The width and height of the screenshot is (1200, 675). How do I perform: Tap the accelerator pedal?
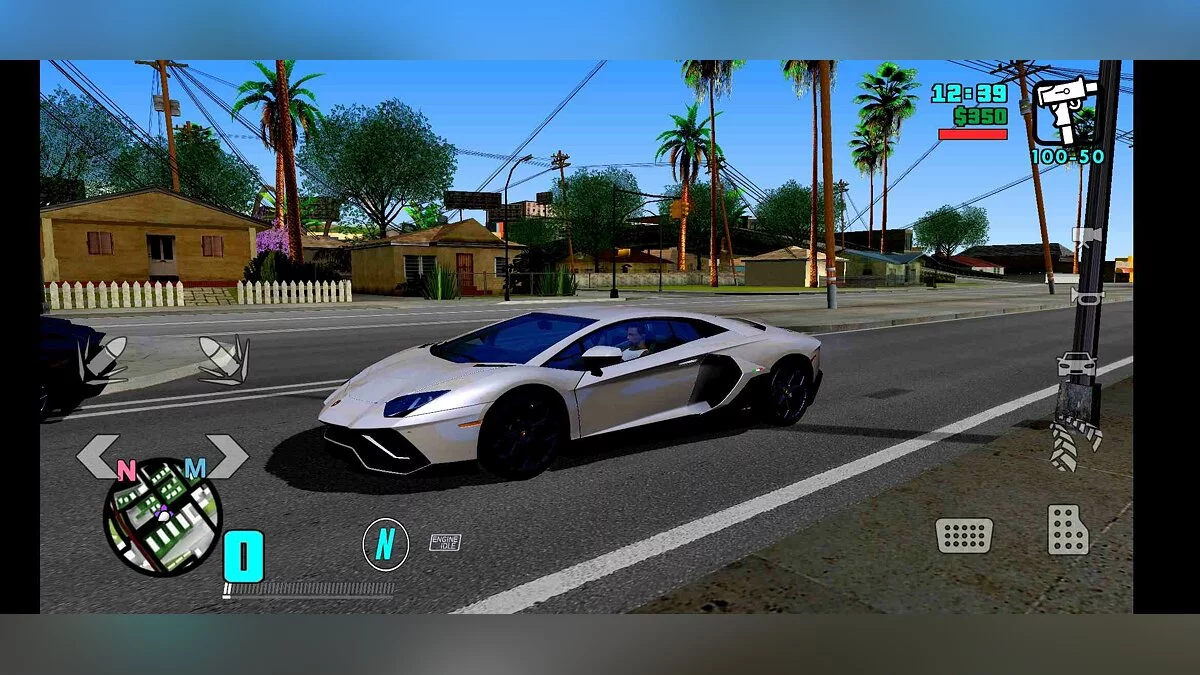[x=1068, y=530]
